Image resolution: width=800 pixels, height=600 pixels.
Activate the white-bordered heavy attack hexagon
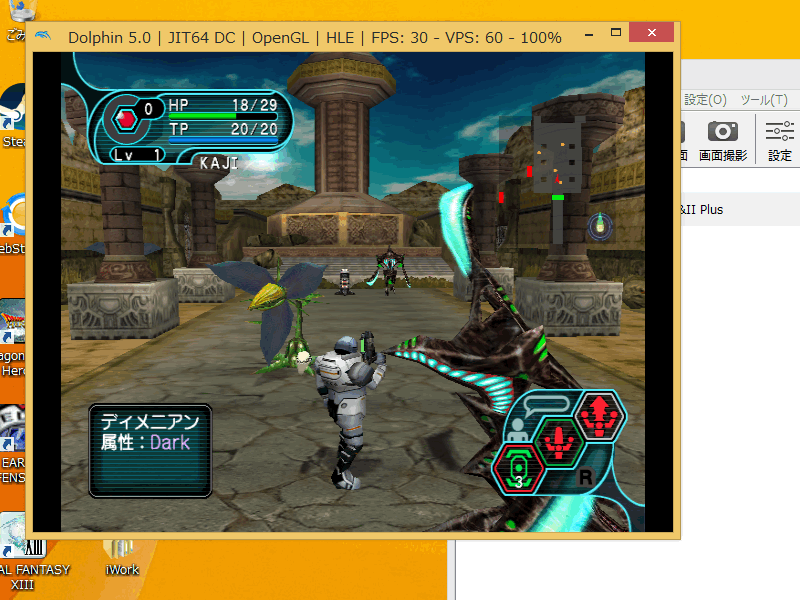(x=598, y=415)
